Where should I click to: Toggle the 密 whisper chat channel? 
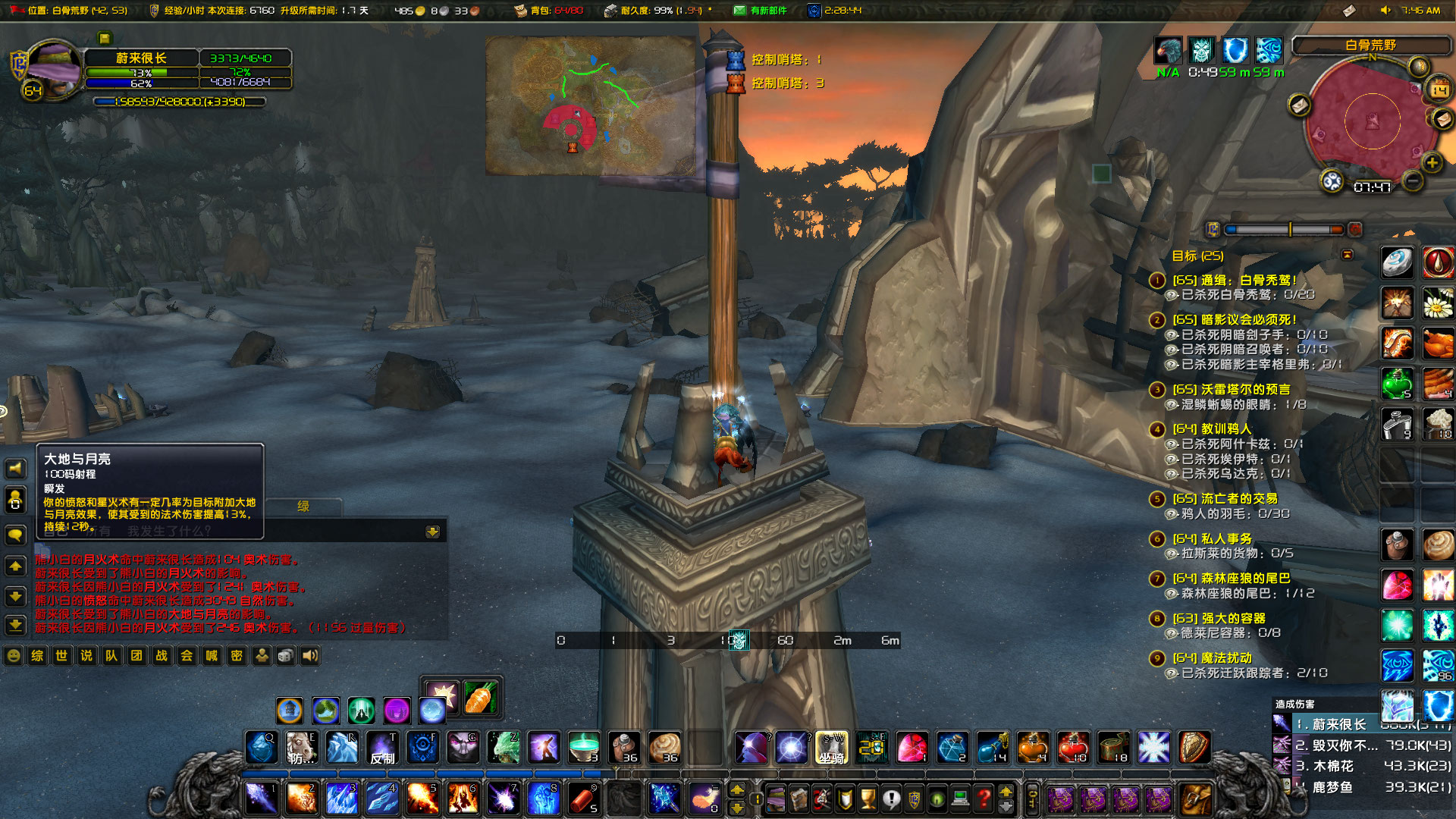236,656
